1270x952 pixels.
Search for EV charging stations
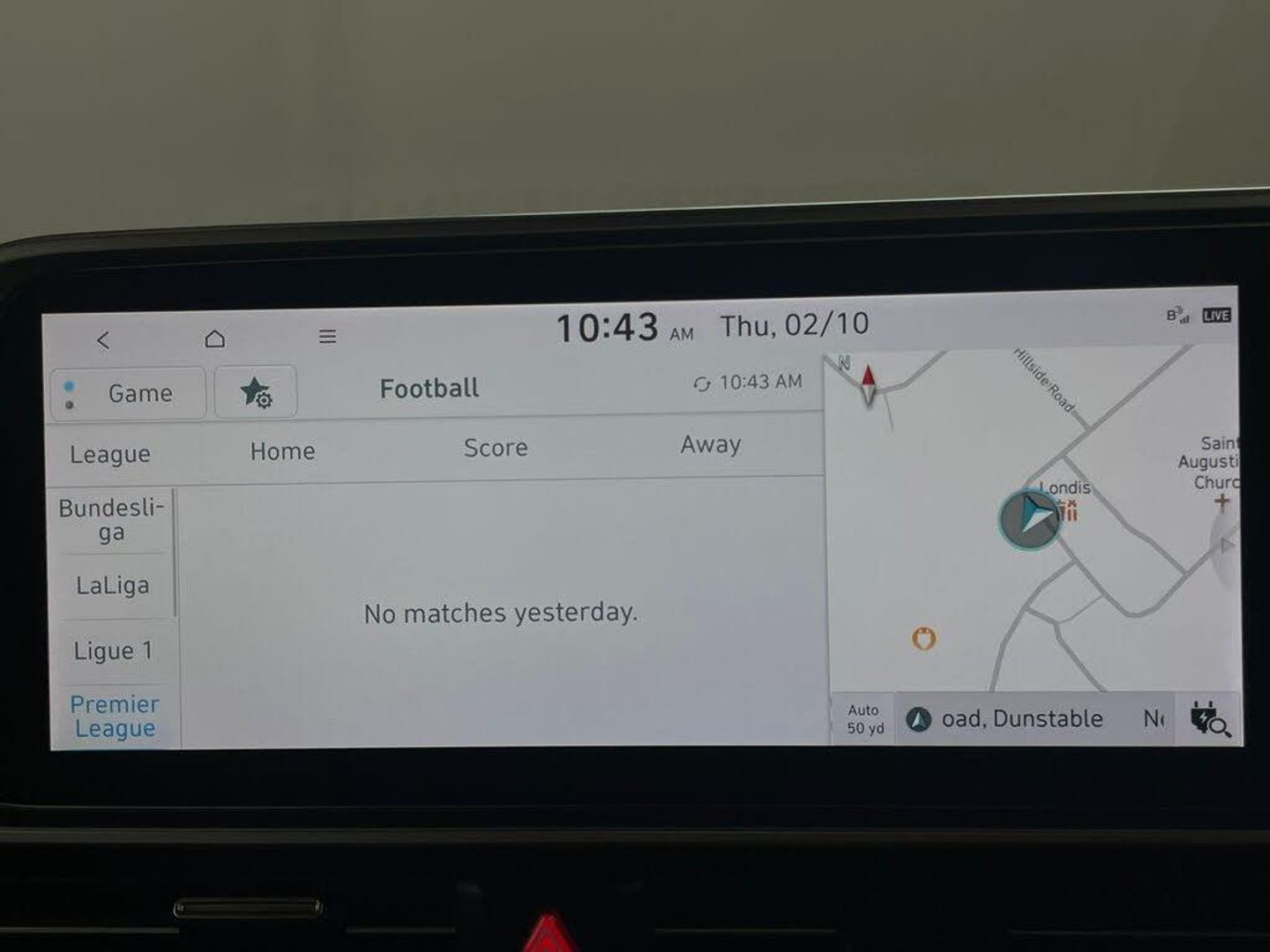coord(1208,719)
